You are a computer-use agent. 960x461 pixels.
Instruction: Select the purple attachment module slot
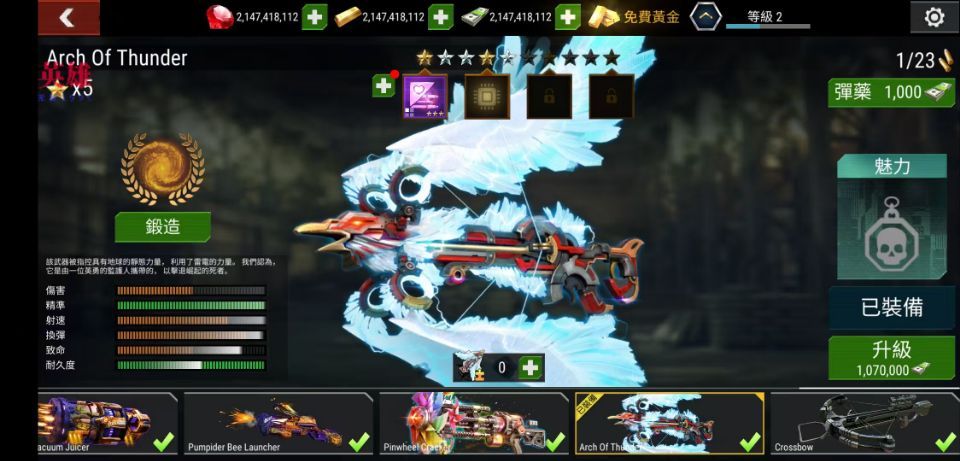click(425, 96)
